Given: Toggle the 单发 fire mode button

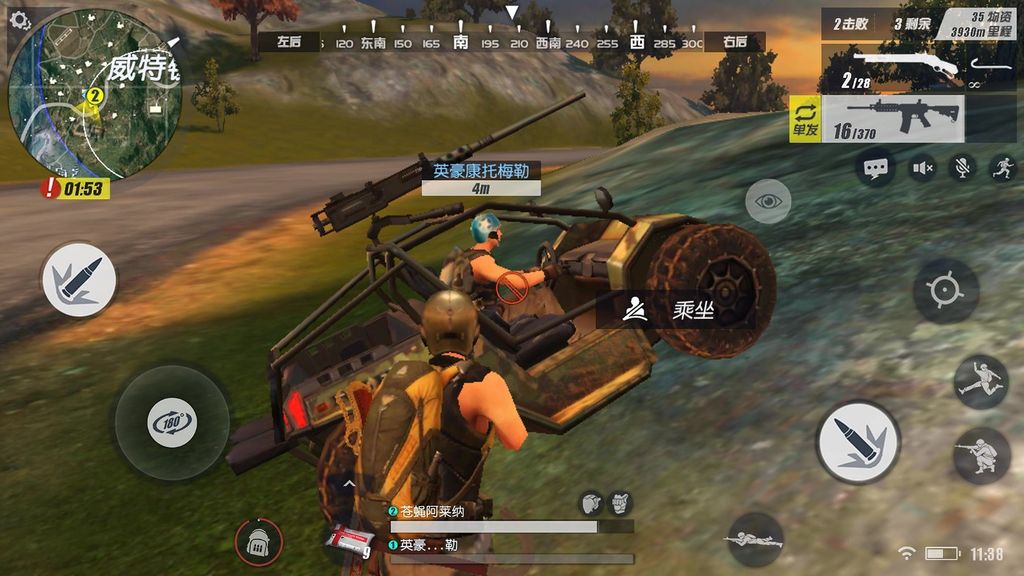Looking at the screenshot, I should point(805,120).
